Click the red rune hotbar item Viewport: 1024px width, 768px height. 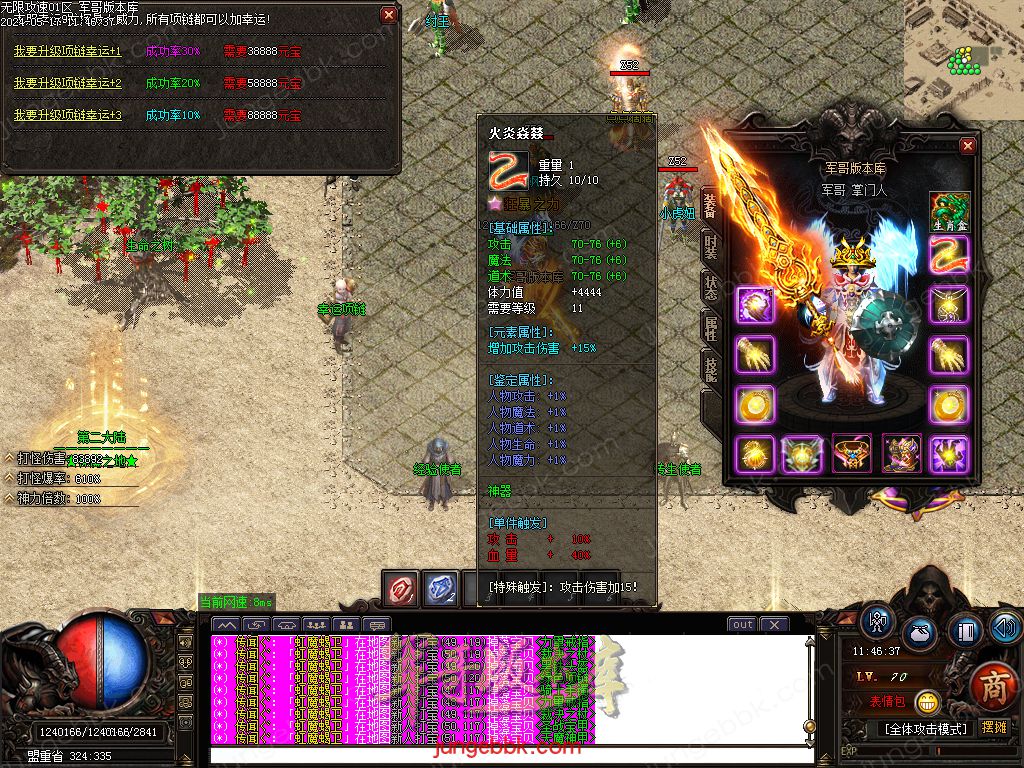pos(402,588)
